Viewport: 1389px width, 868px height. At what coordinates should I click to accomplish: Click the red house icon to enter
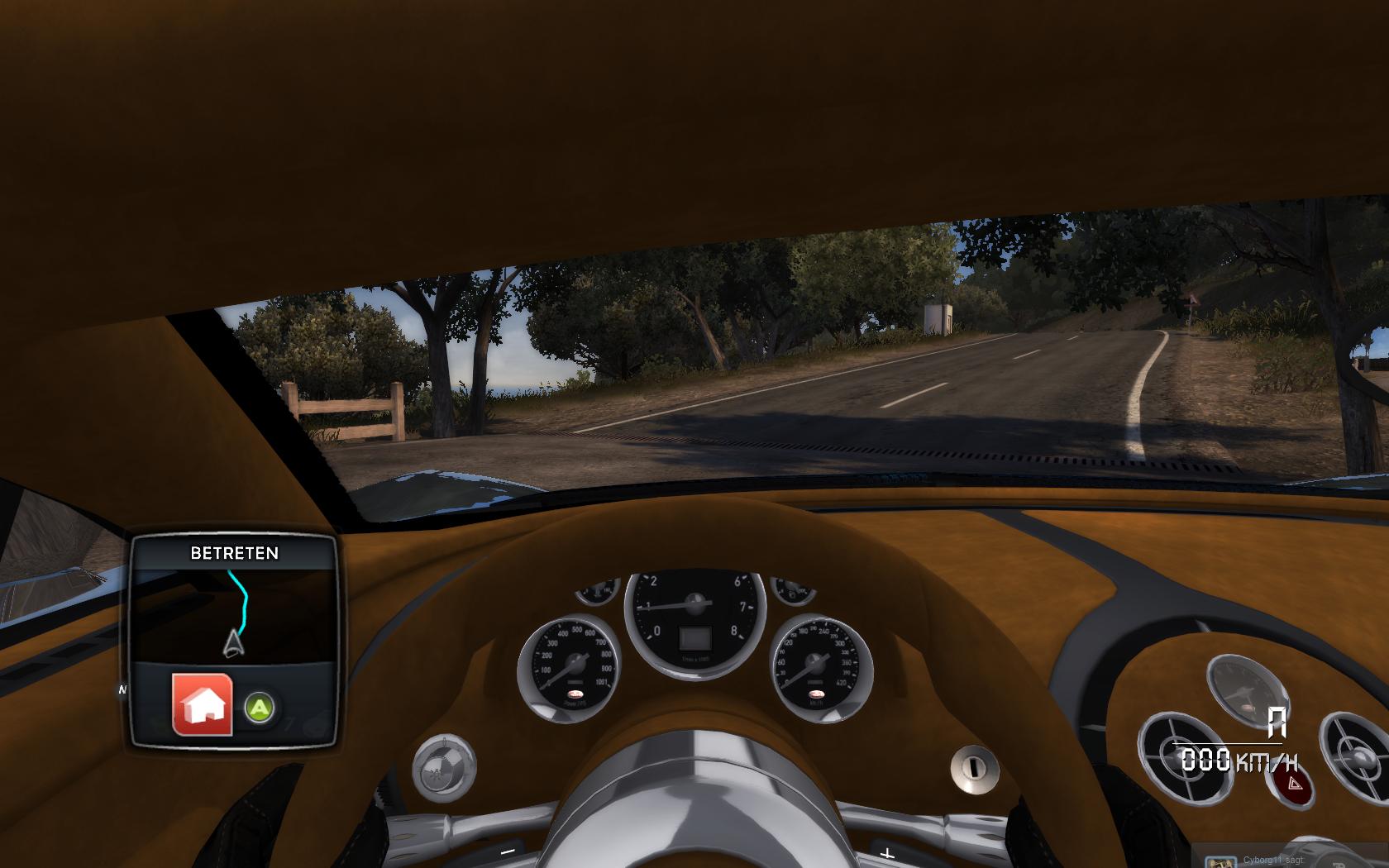pyautogui.click(x=203, y=704)
